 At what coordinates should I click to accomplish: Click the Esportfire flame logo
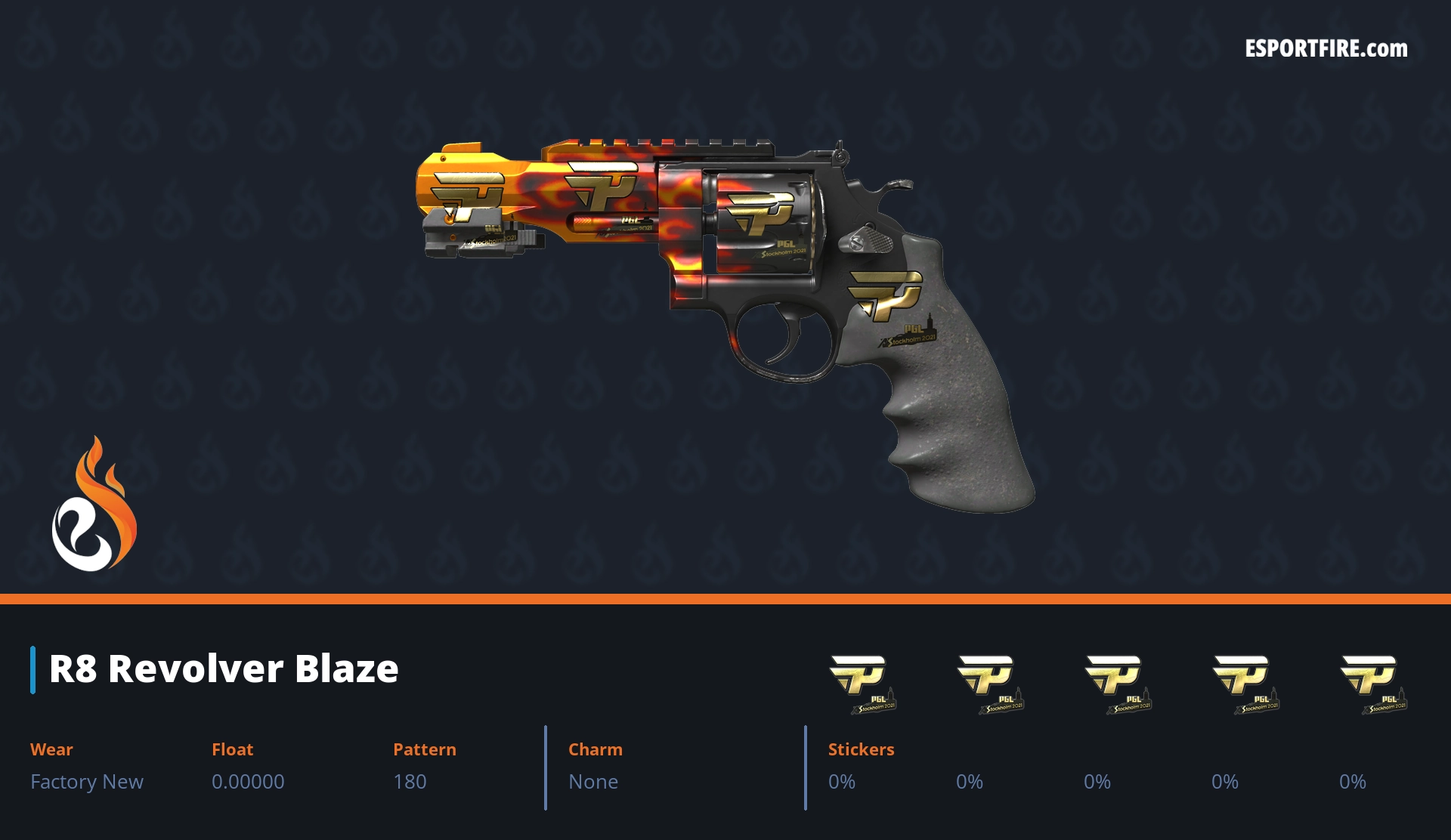click(x=94, y=505)
